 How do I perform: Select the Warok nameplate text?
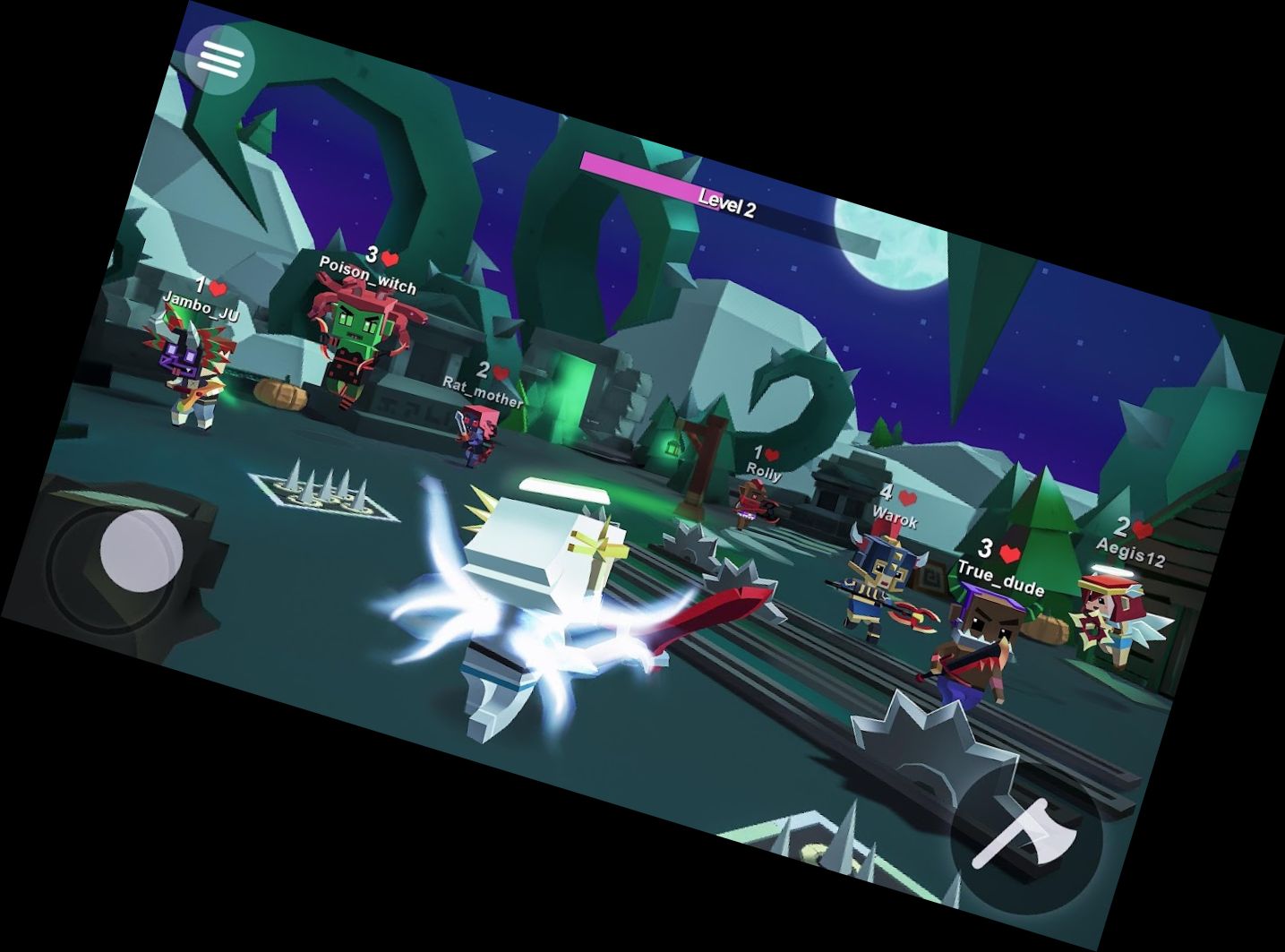(896, 516)
